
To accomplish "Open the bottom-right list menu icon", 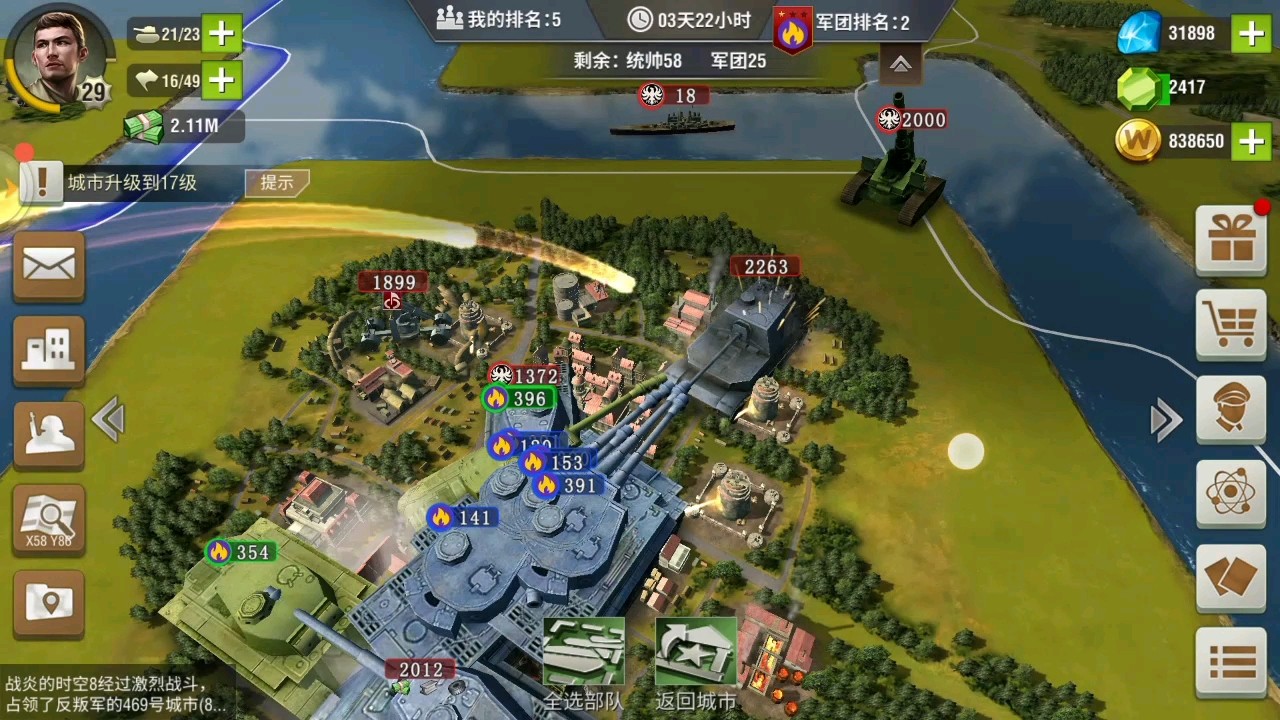I will pos(1231,660).
